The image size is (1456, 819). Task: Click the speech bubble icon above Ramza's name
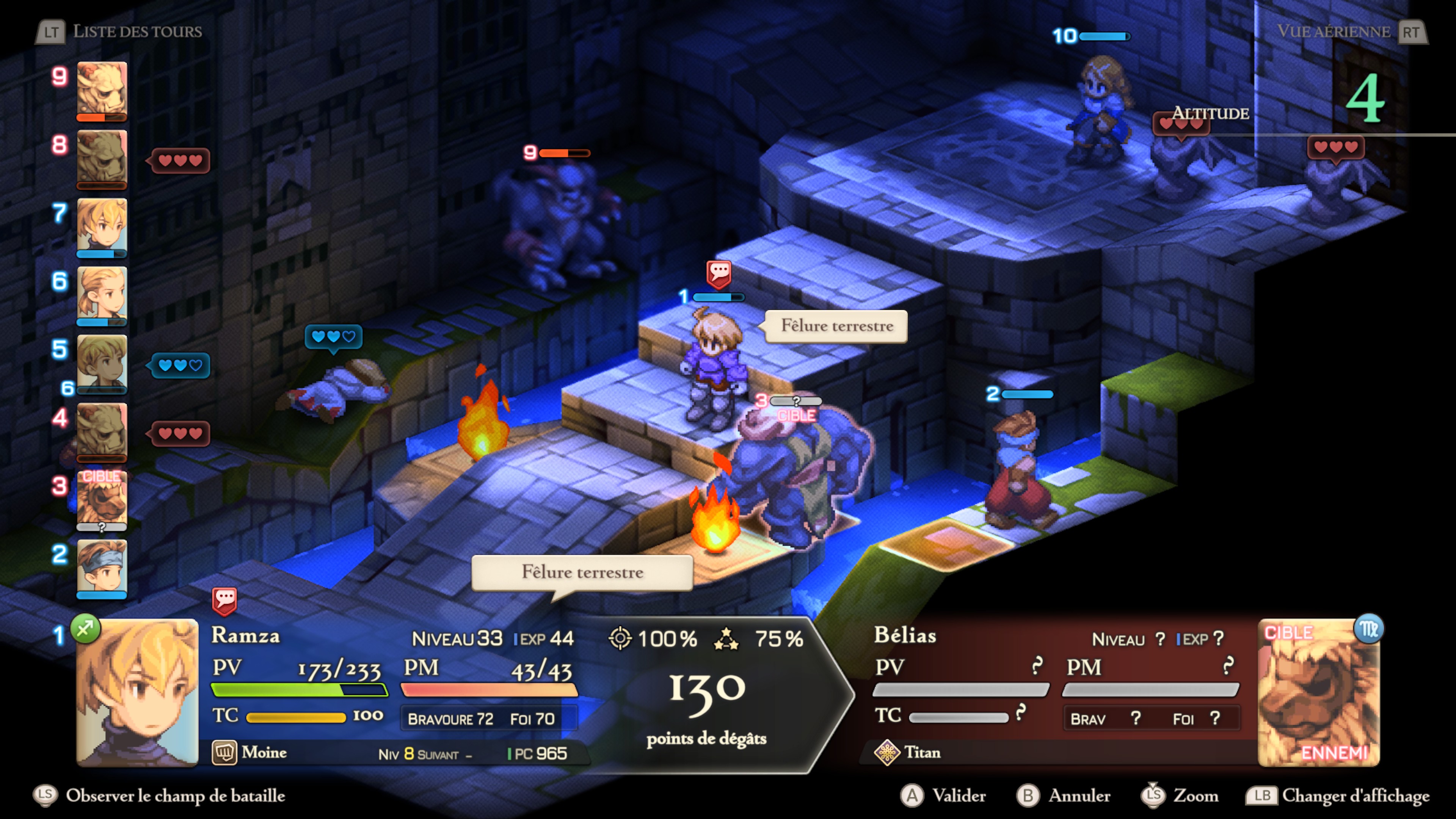[x=224, y=600]
